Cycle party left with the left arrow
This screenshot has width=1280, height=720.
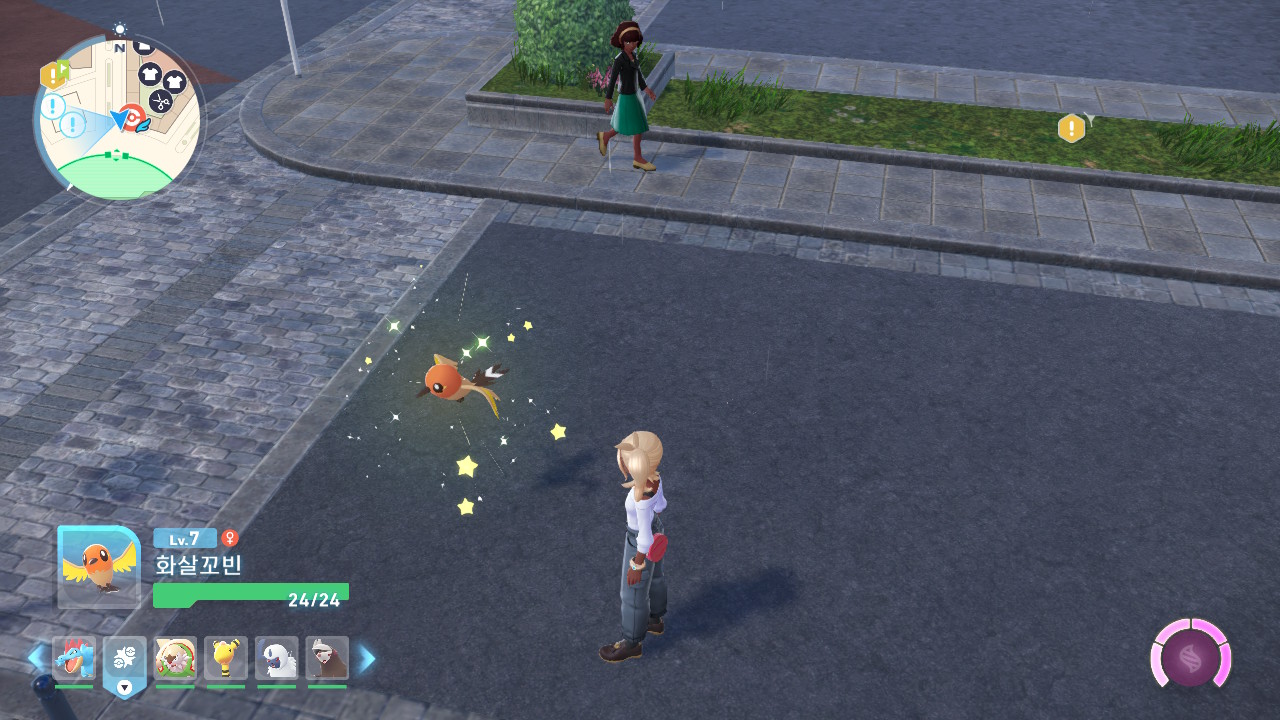[x=36, y=658]
